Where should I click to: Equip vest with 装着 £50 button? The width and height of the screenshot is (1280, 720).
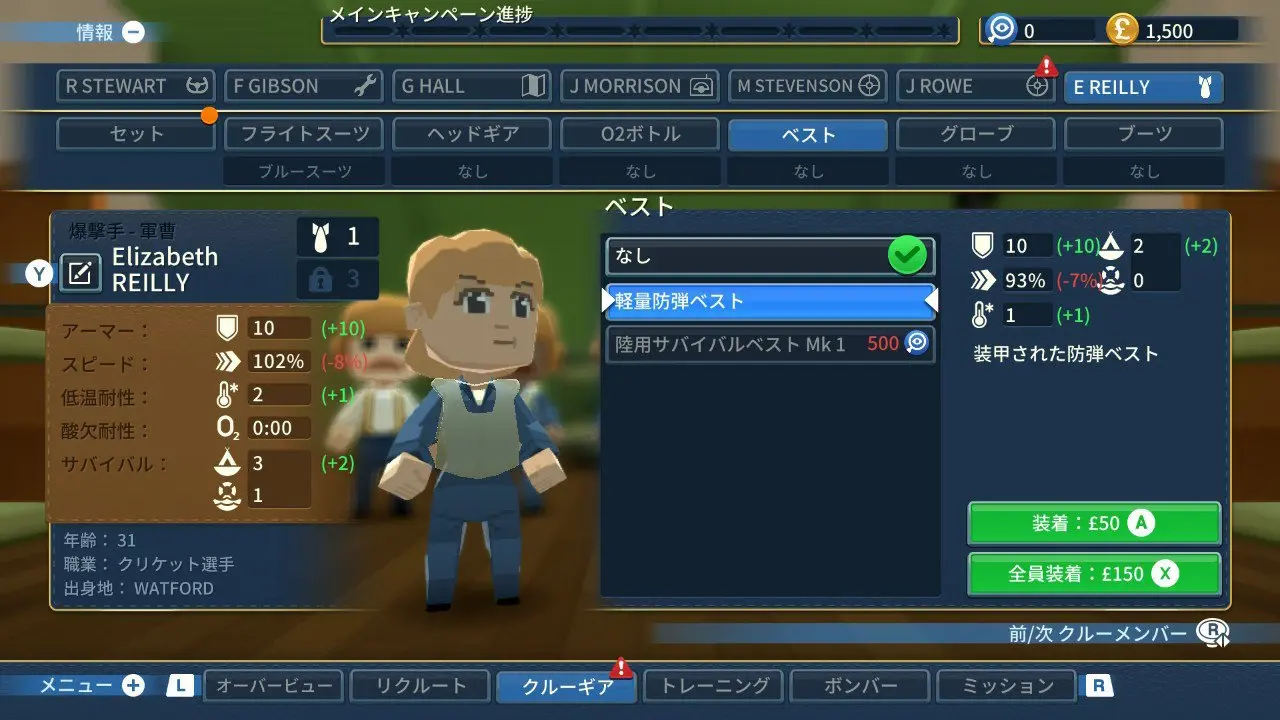1094,523
